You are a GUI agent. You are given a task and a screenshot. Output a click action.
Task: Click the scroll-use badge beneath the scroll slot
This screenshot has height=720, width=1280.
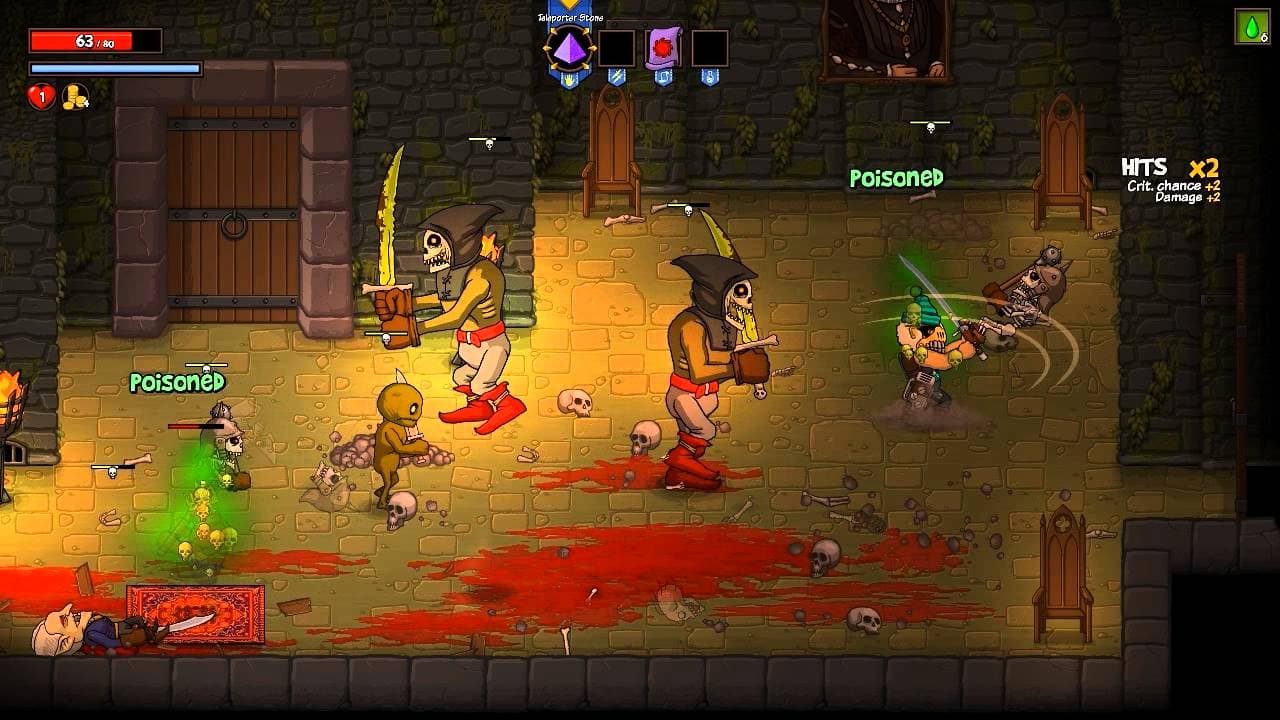(663, 77)
